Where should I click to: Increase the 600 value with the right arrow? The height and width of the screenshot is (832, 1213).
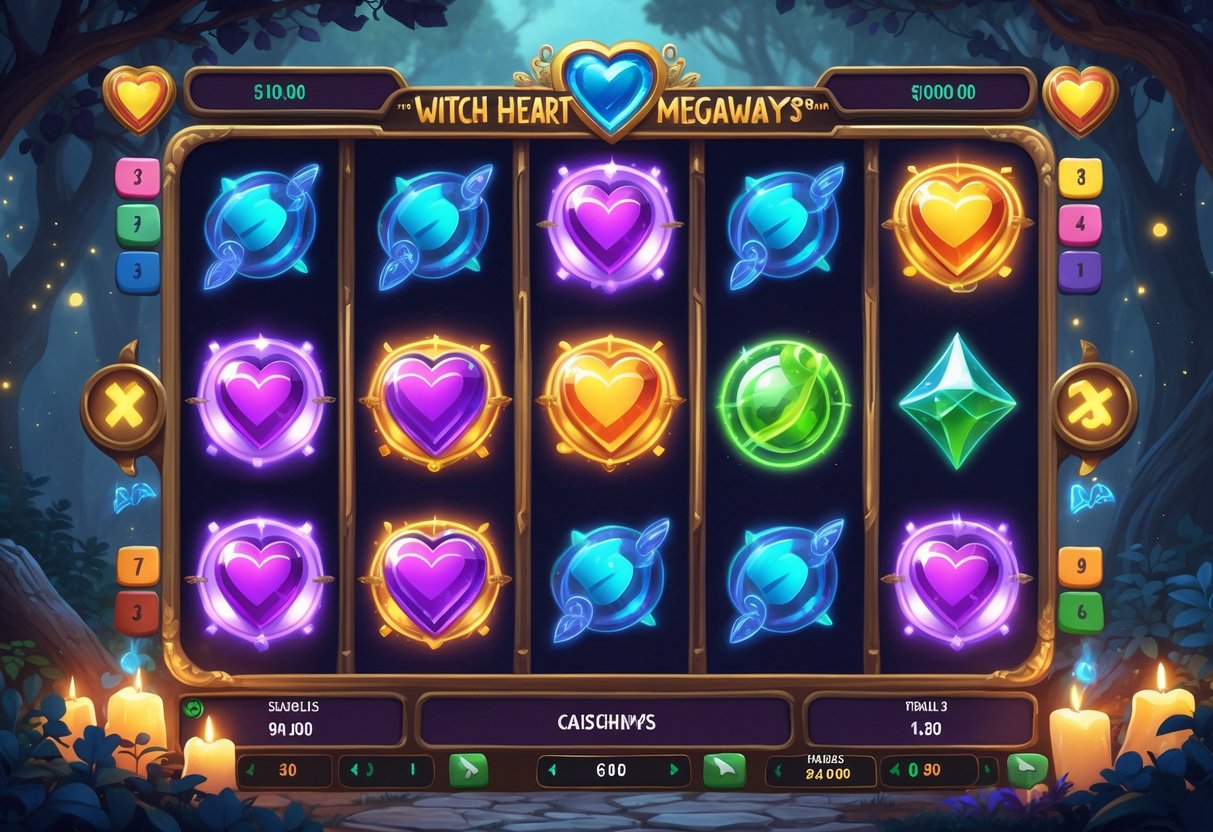pos(674,770)
